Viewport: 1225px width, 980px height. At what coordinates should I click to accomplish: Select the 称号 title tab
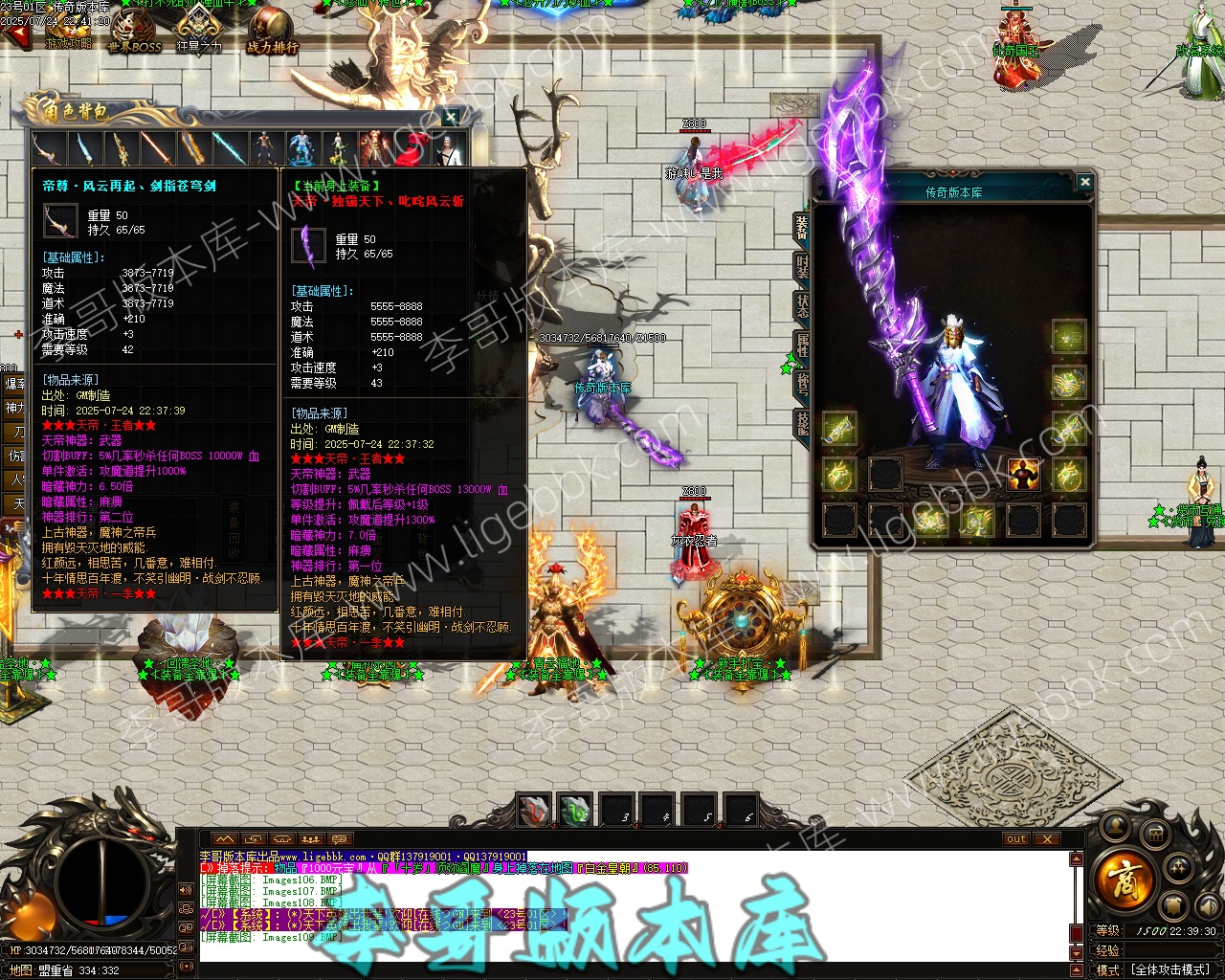click(801, 385)
